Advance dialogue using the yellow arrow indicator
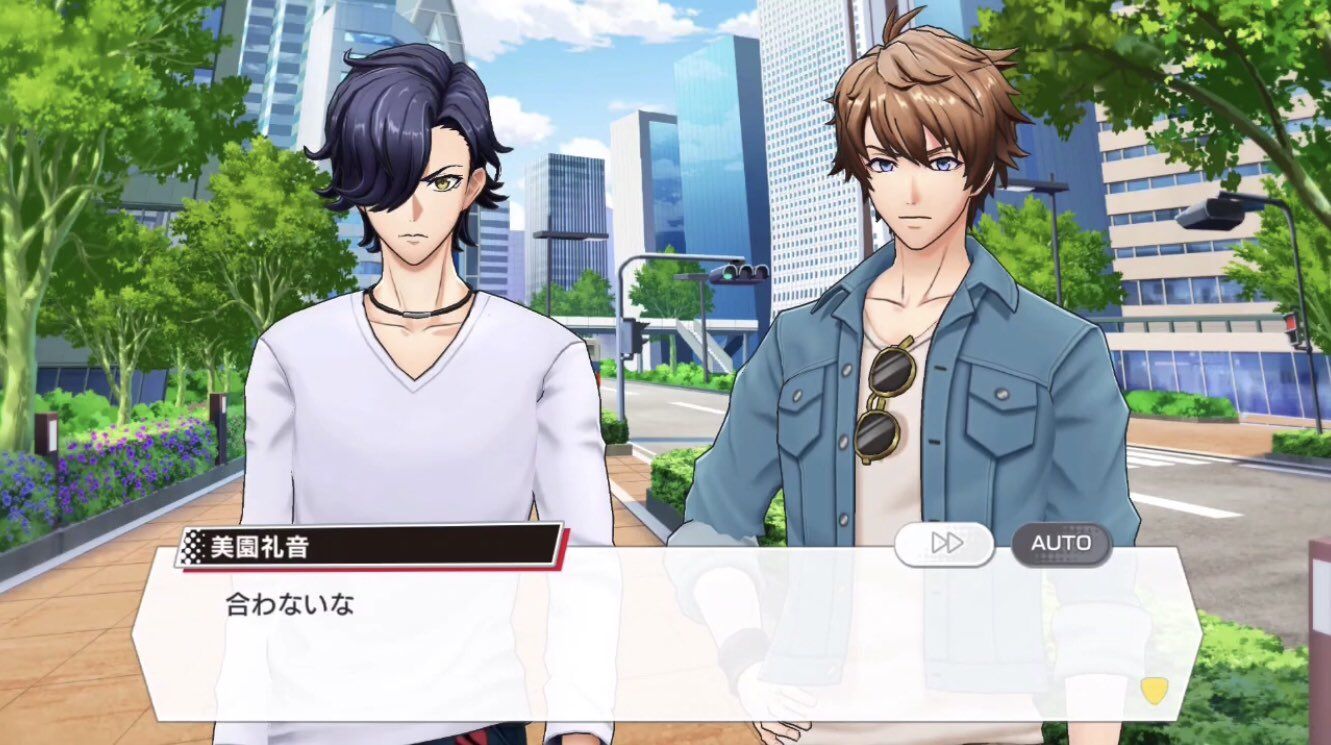1331x745 pixels. [1154, 690]
